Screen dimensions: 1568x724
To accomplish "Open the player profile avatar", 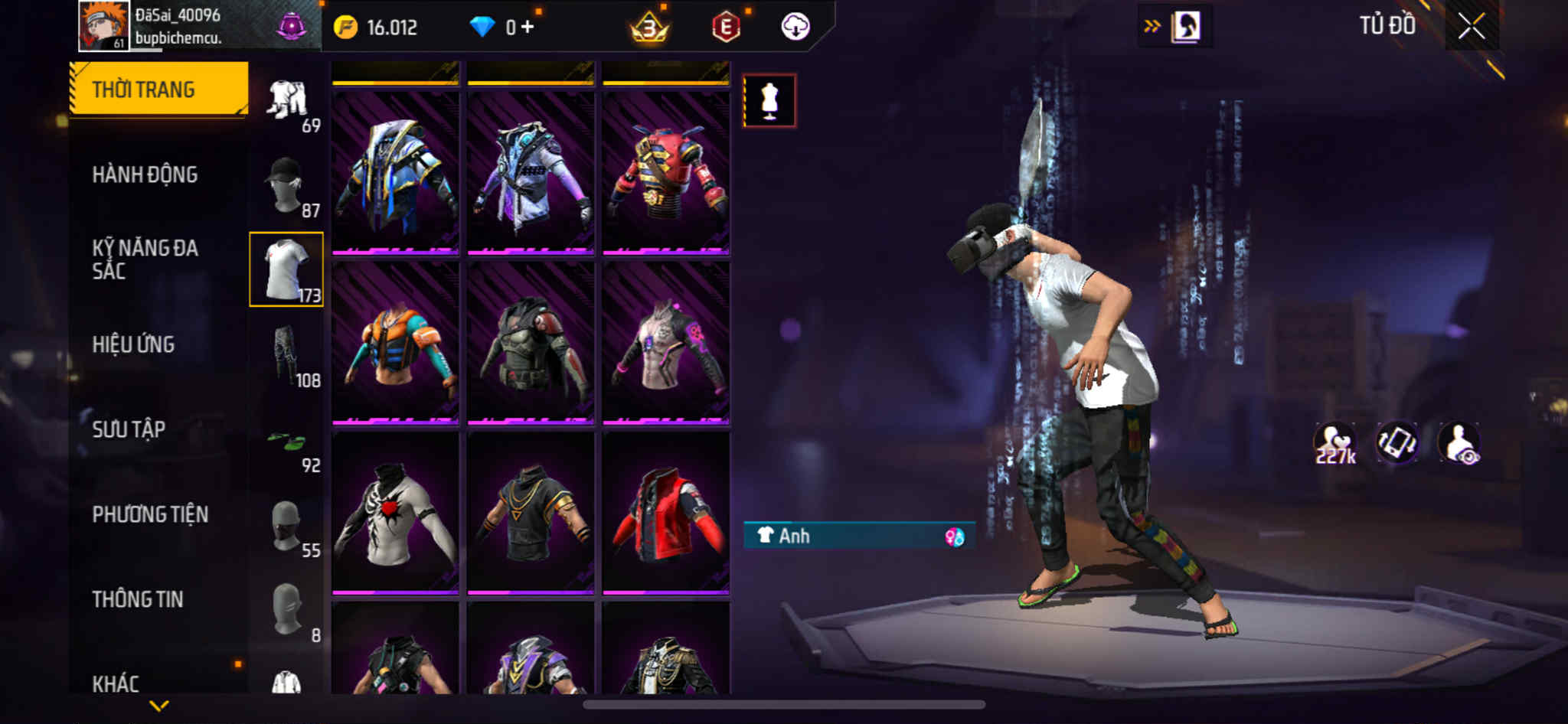I will pyautogui.click(x=103, y=25).
